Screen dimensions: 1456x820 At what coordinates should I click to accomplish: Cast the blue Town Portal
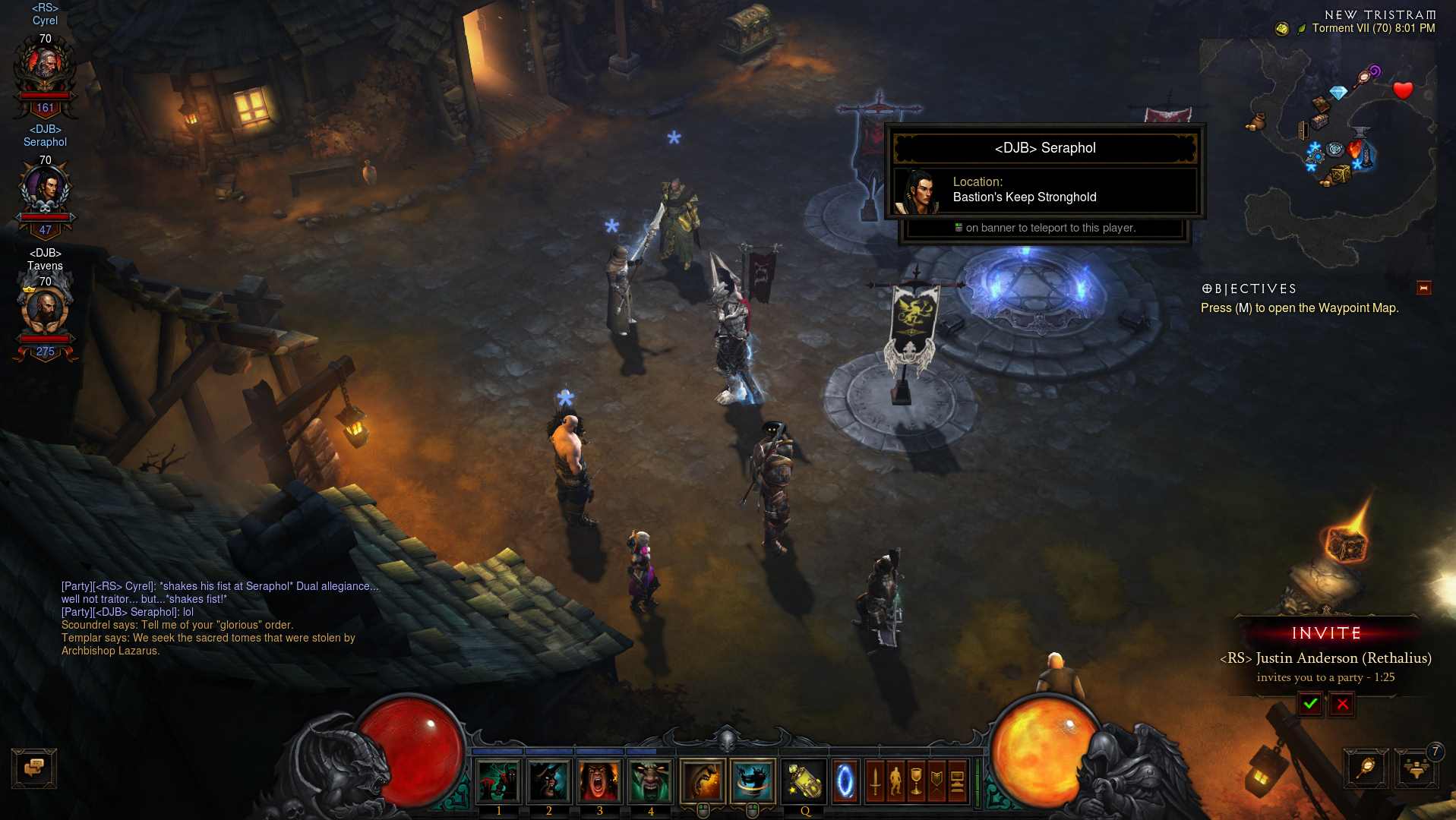pos(845,781)
